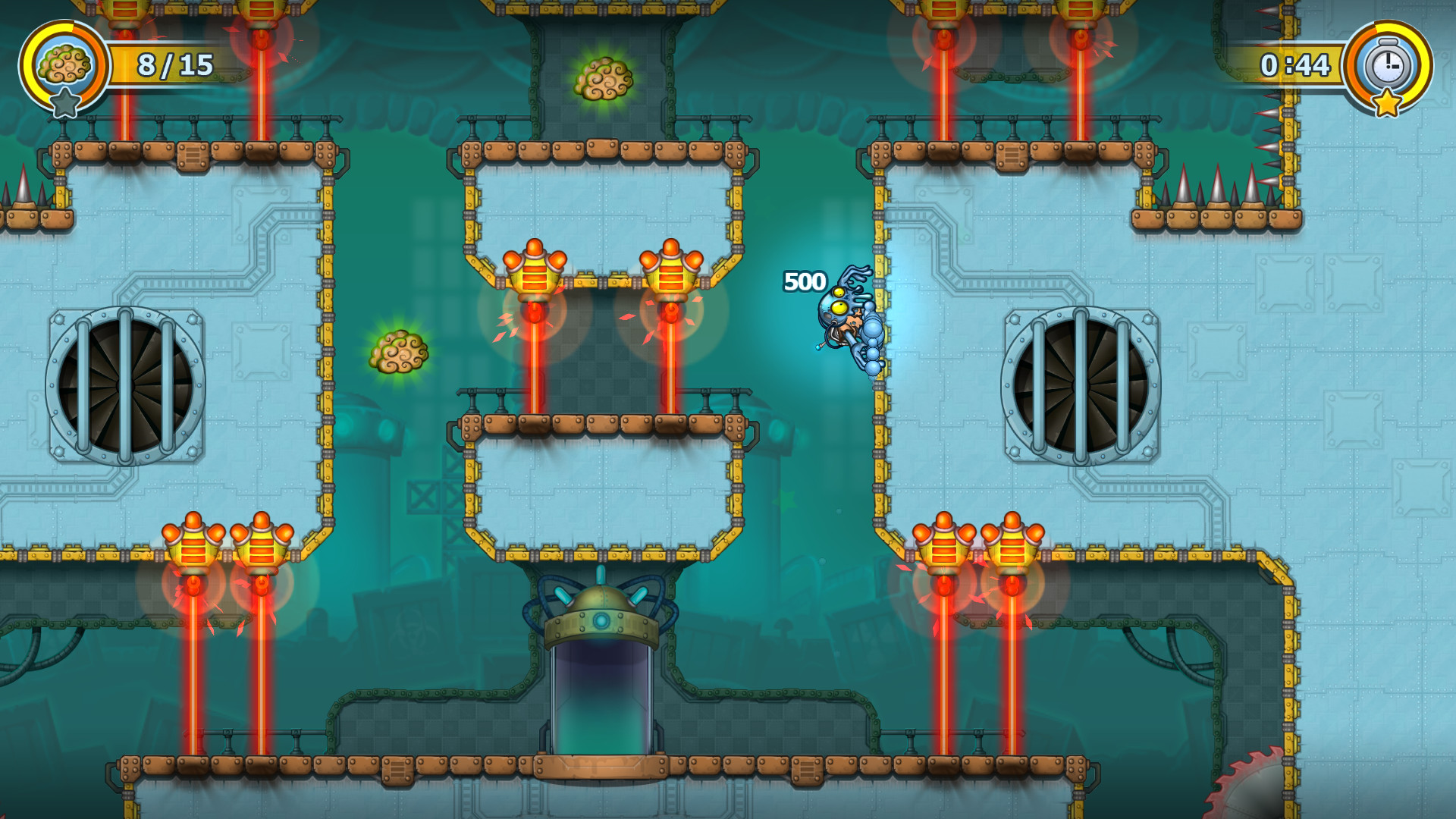
Task: Click the gray star under the brain counter
Action: tap(67, 100)
